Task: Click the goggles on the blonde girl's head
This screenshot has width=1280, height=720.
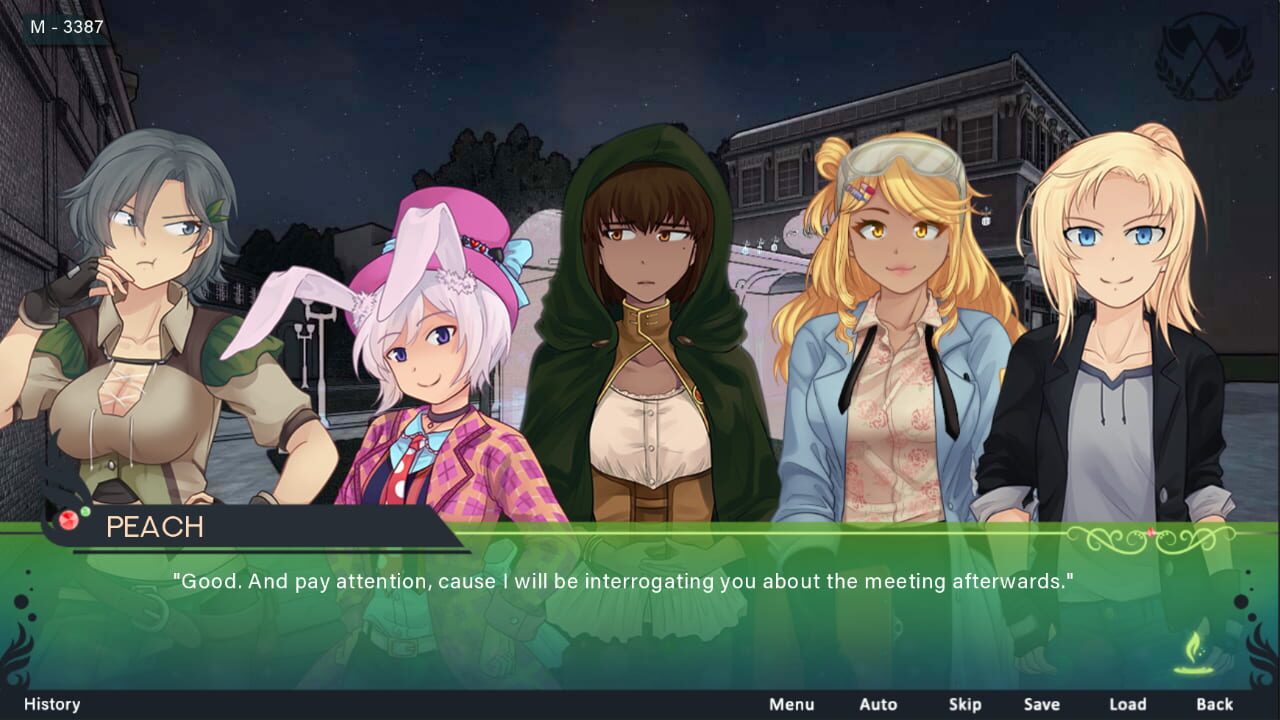Action: tap(905, 160)
